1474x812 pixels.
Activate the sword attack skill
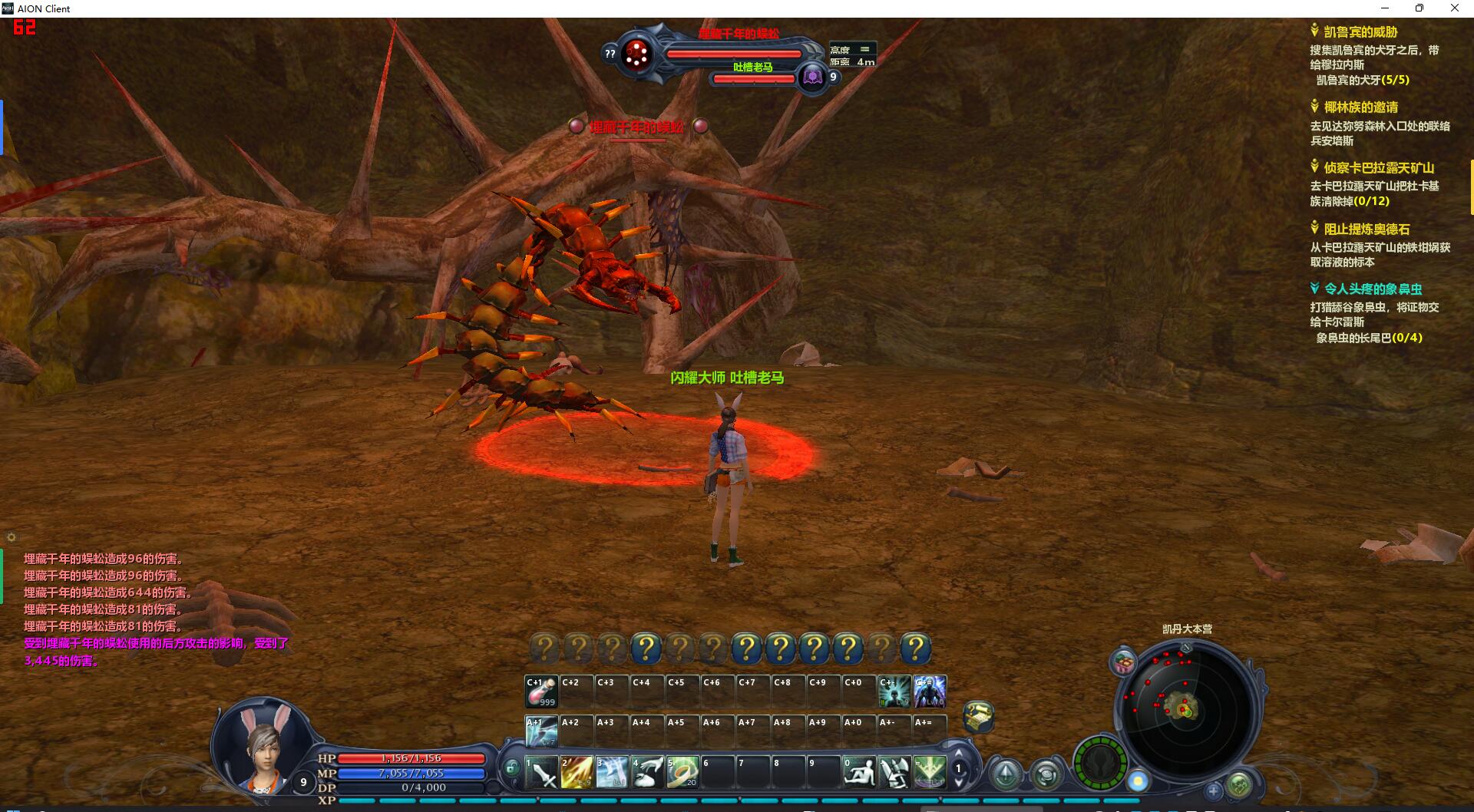(x=542, y=772)
